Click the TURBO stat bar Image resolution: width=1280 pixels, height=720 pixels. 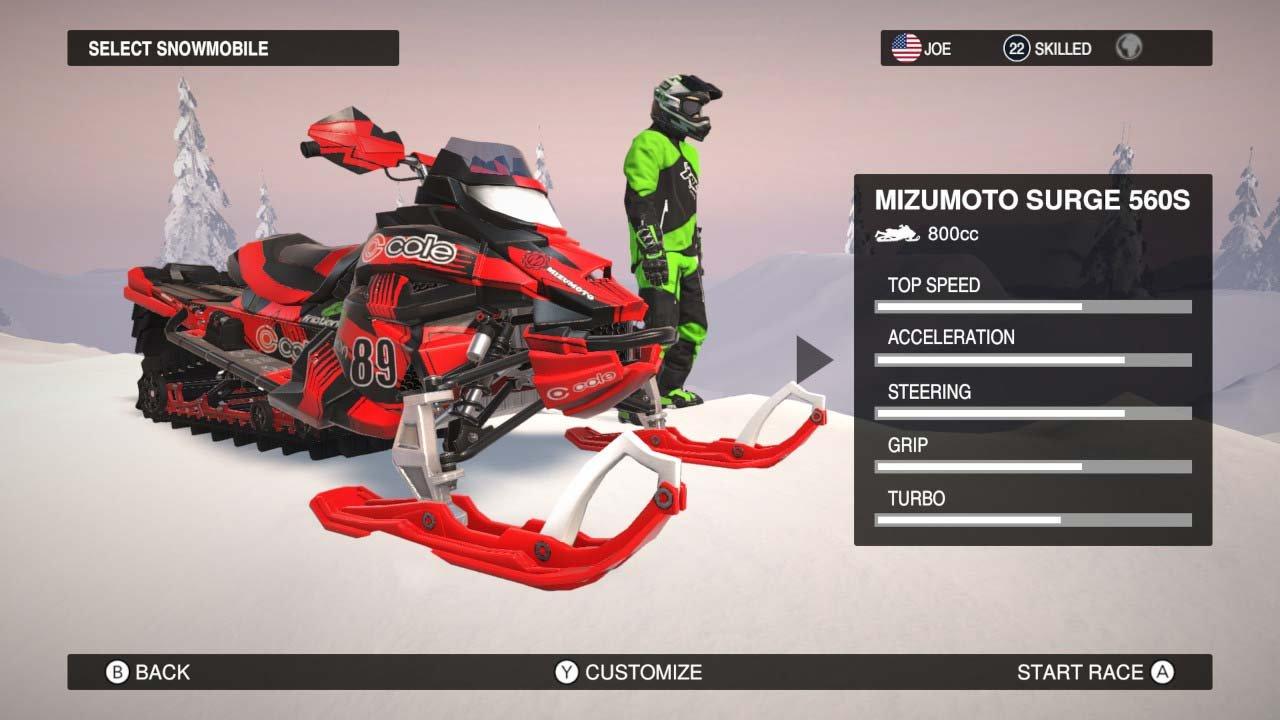click(1035, 519)
